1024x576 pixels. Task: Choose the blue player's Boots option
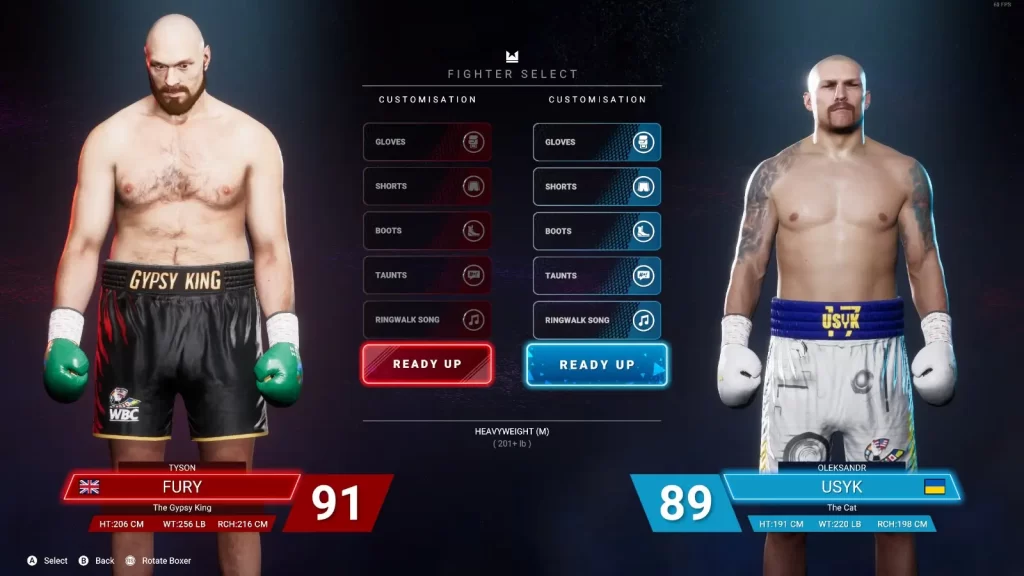[597, 231]
